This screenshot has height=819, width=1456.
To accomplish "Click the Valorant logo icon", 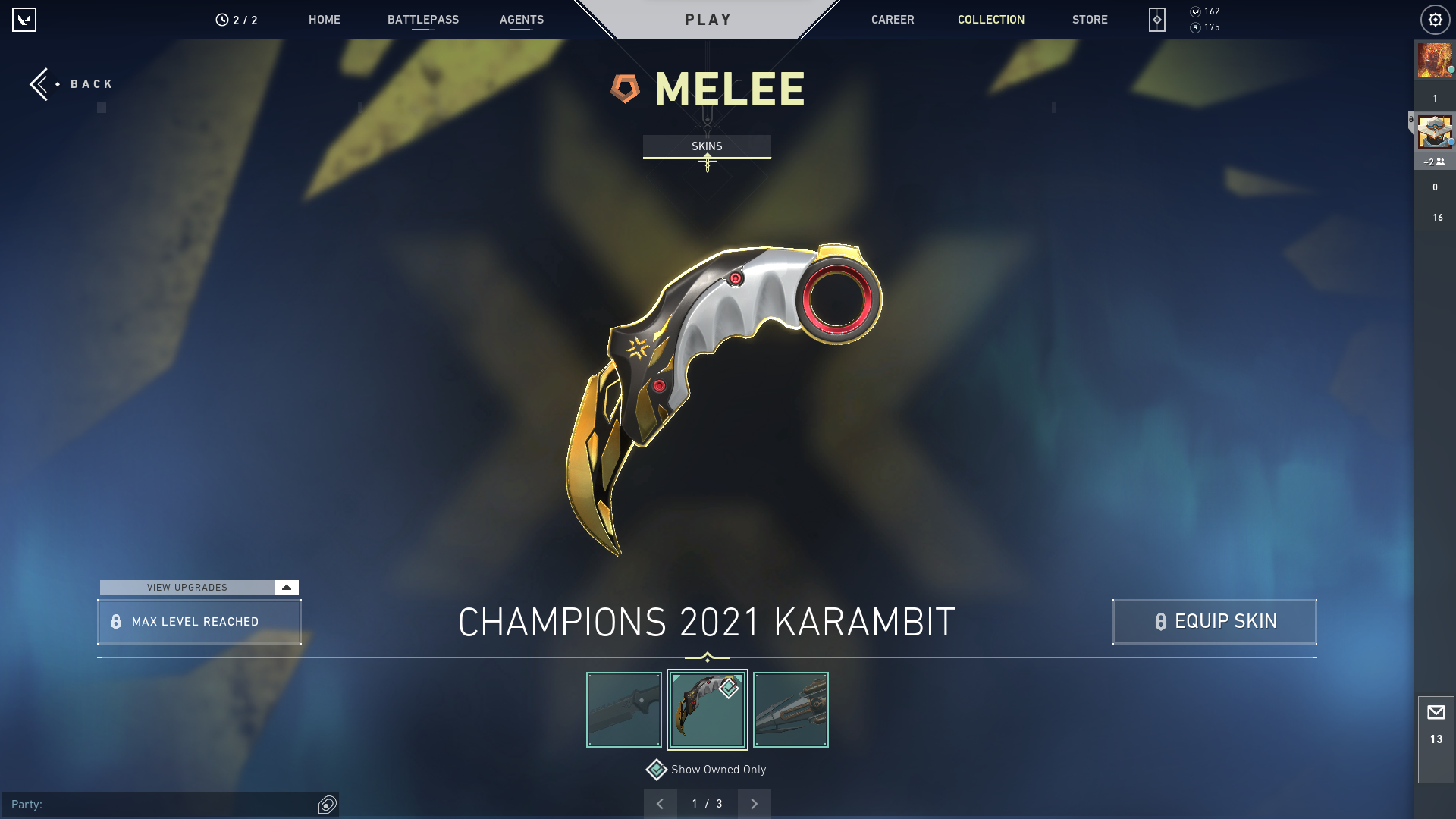I will coord(24,20).
